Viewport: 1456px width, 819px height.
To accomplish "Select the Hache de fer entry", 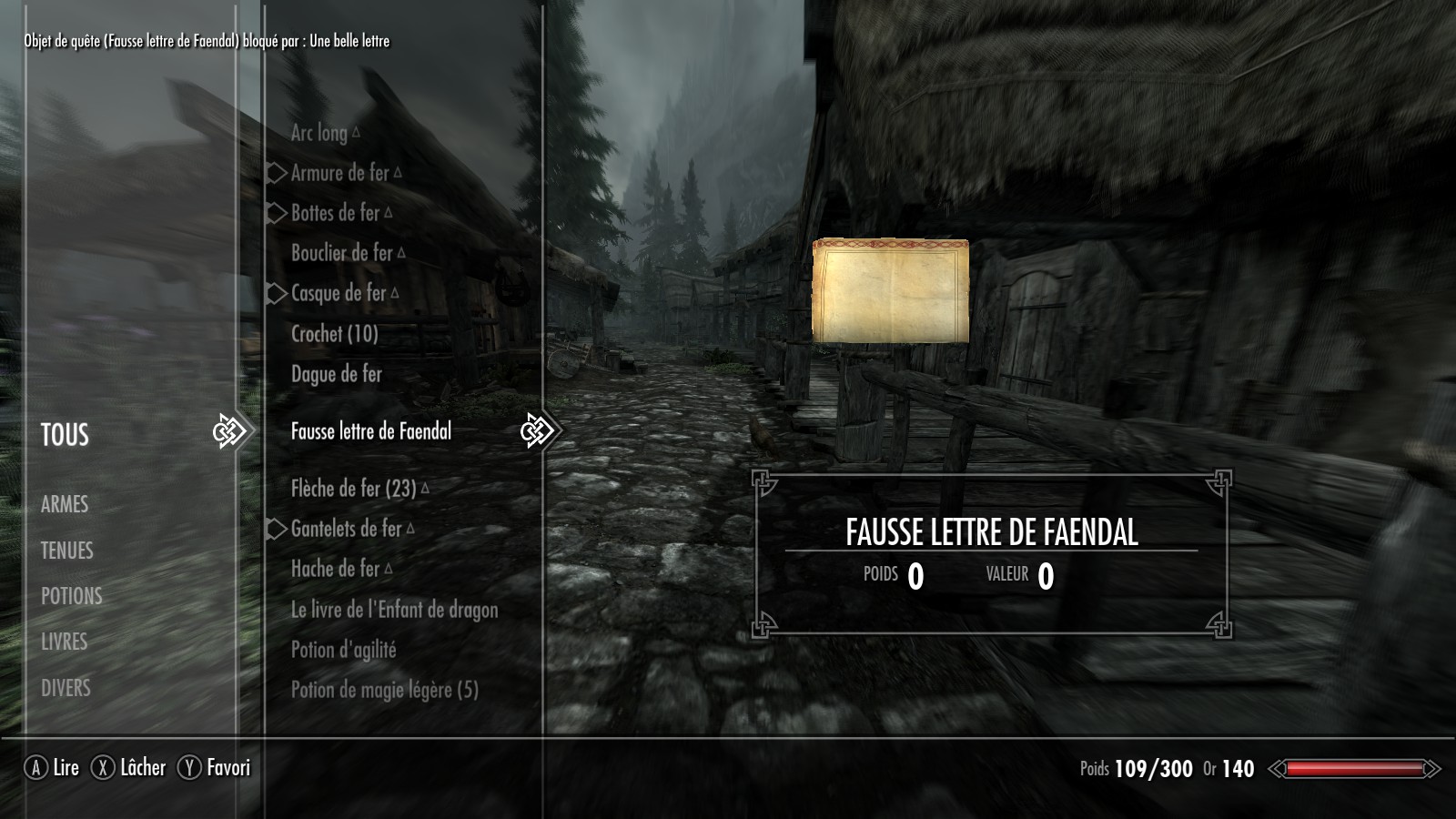I will (x=335, y=569).
